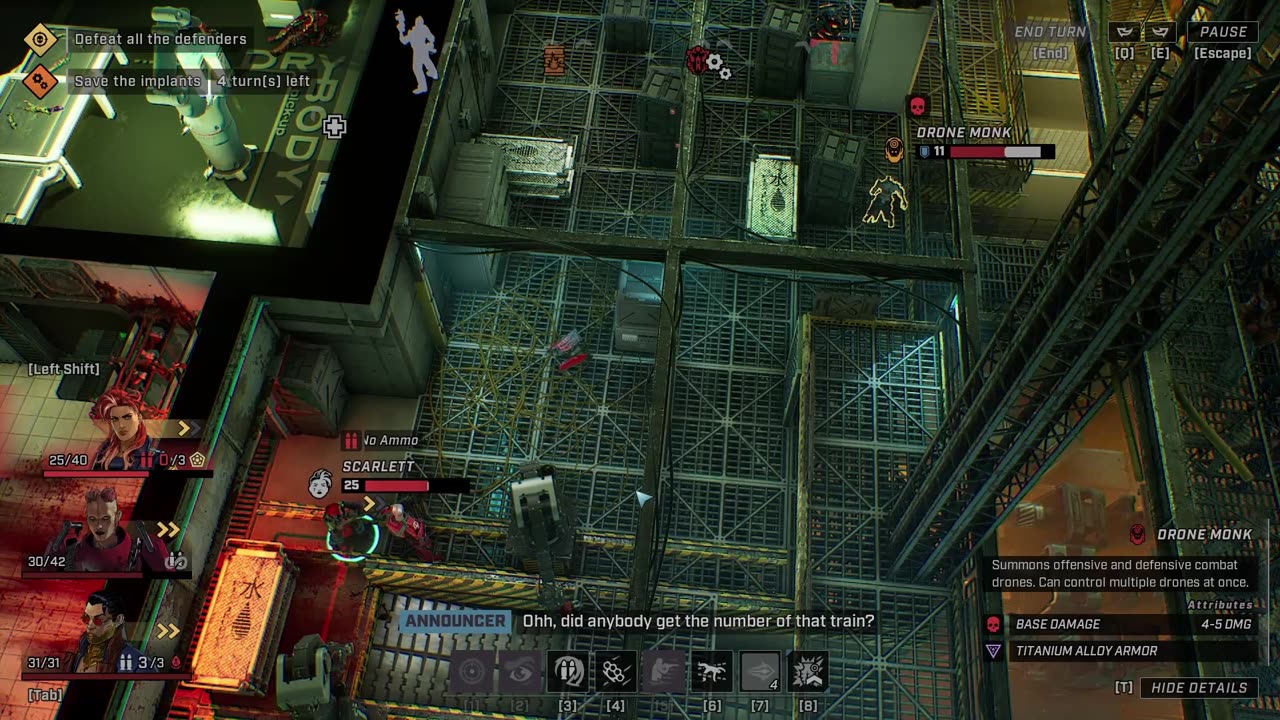The height and width of the screenshot is (720, 1280).
Task: Hide the Drone Monk details panel
Action: pos(1199,688)
